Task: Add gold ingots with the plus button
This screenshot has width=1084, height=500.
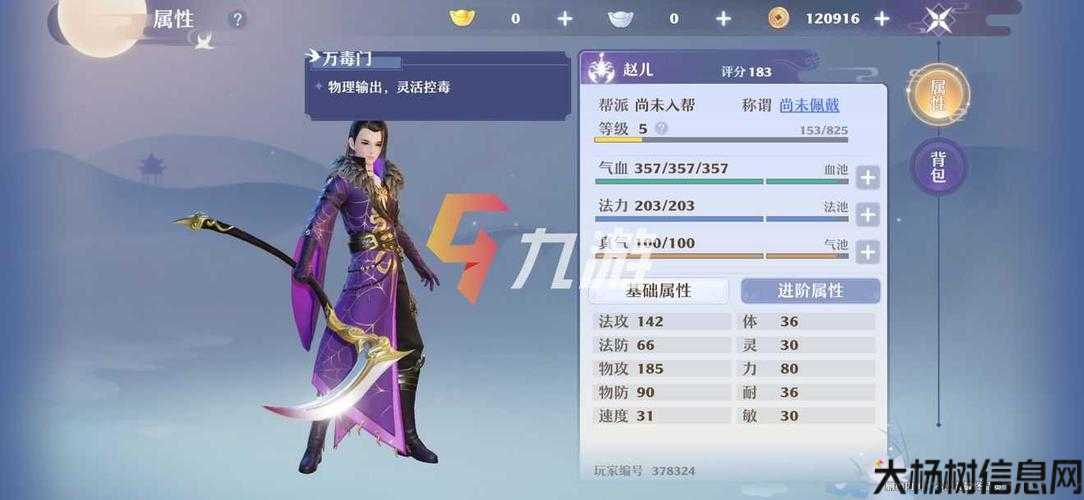Action: (x=565, y=18)
